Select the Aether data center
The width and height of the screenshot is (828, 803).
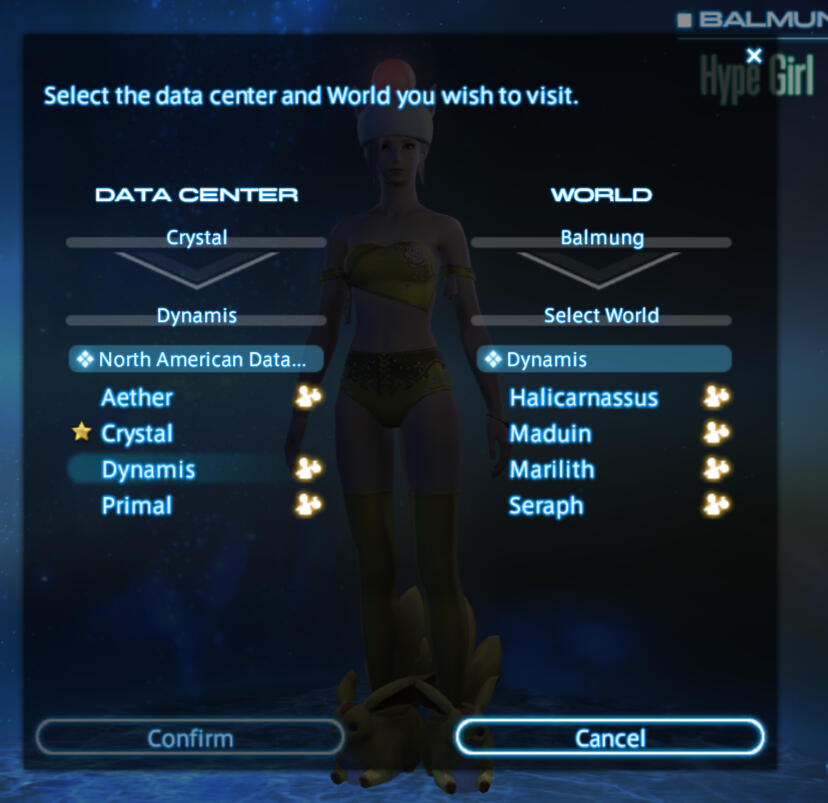point(137,397)
